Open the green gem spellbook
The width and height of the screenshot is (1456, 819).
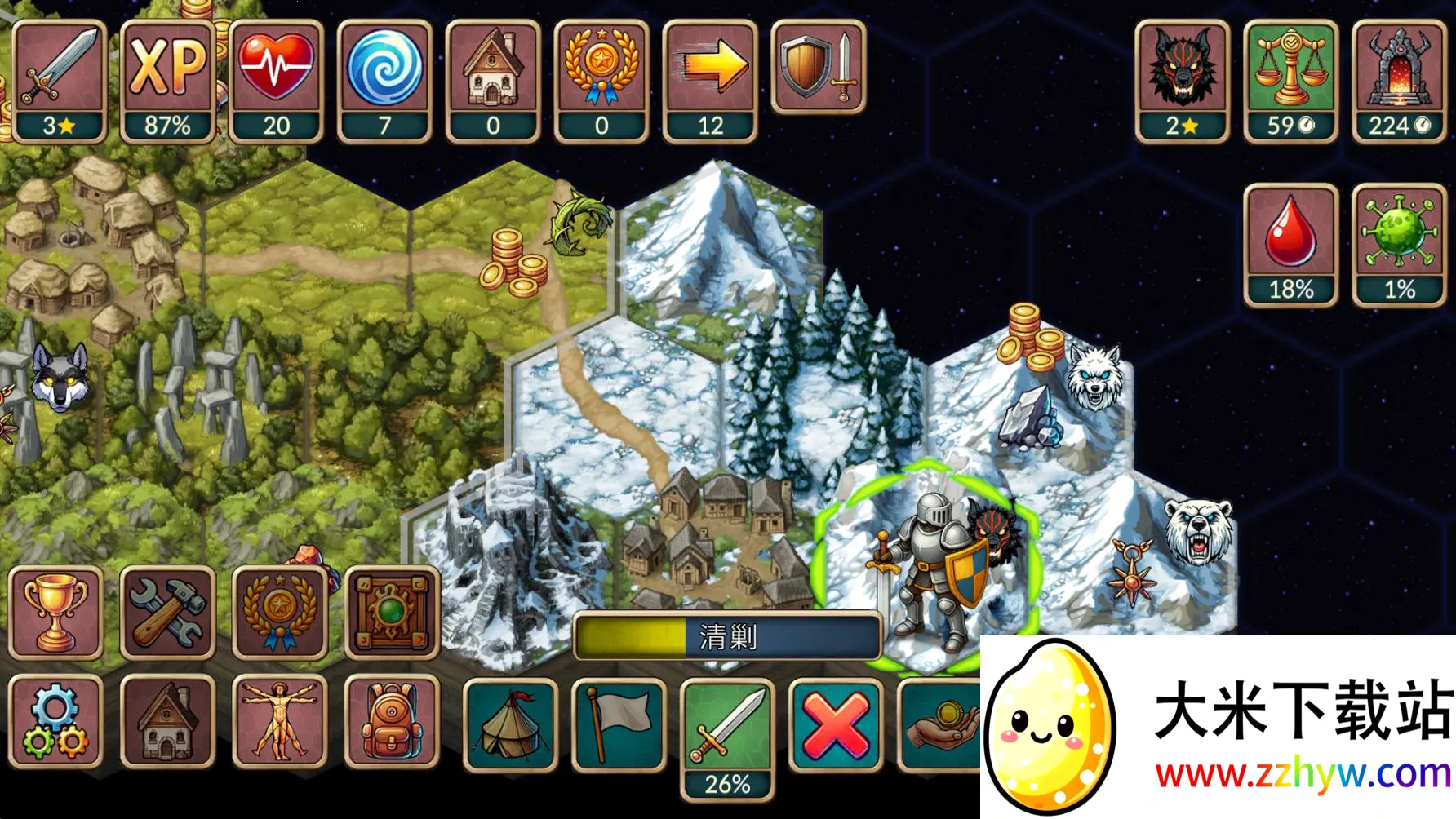point(393,613)
